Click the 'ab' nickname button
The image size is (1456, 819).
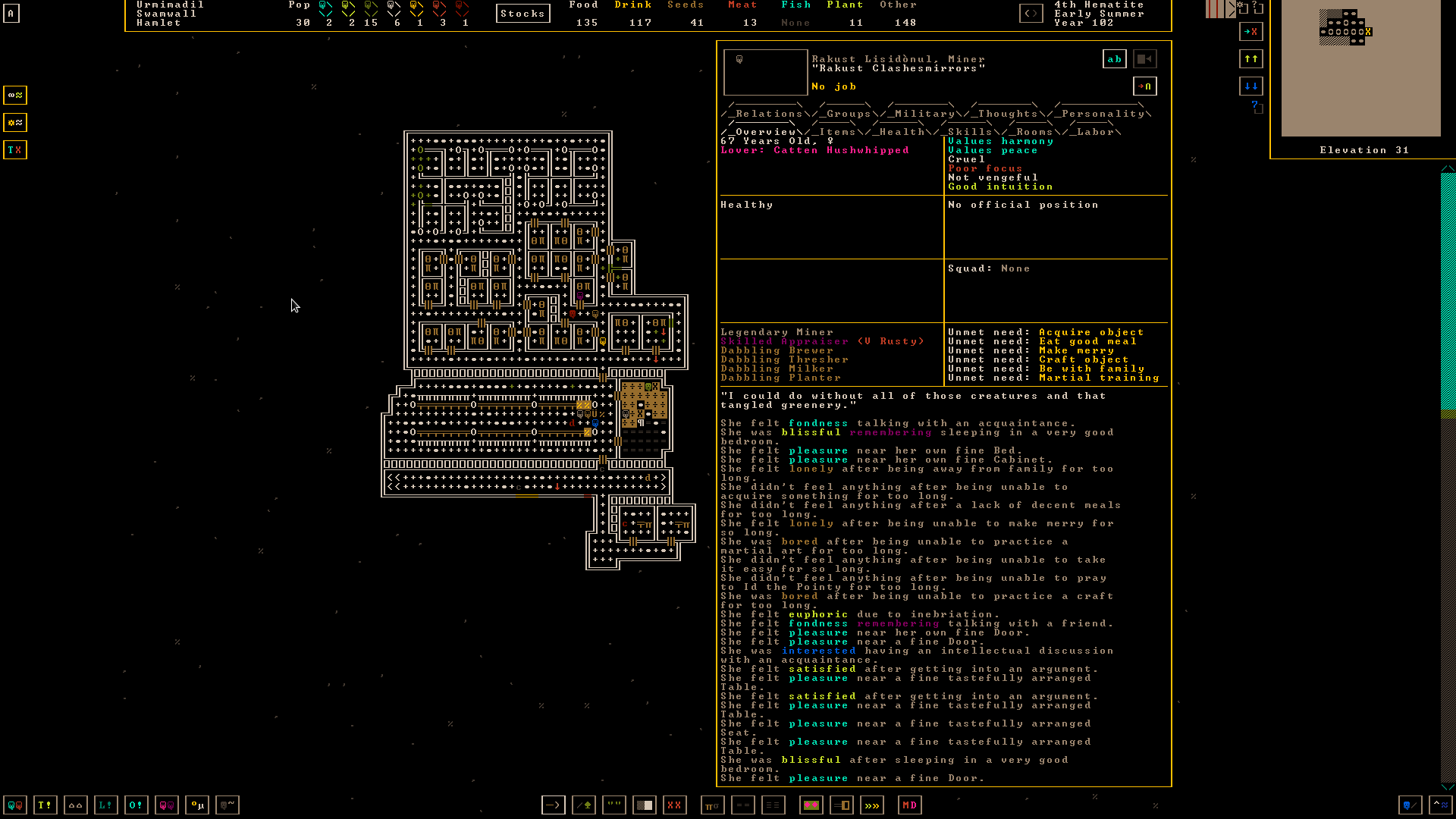click(1114, 59)
